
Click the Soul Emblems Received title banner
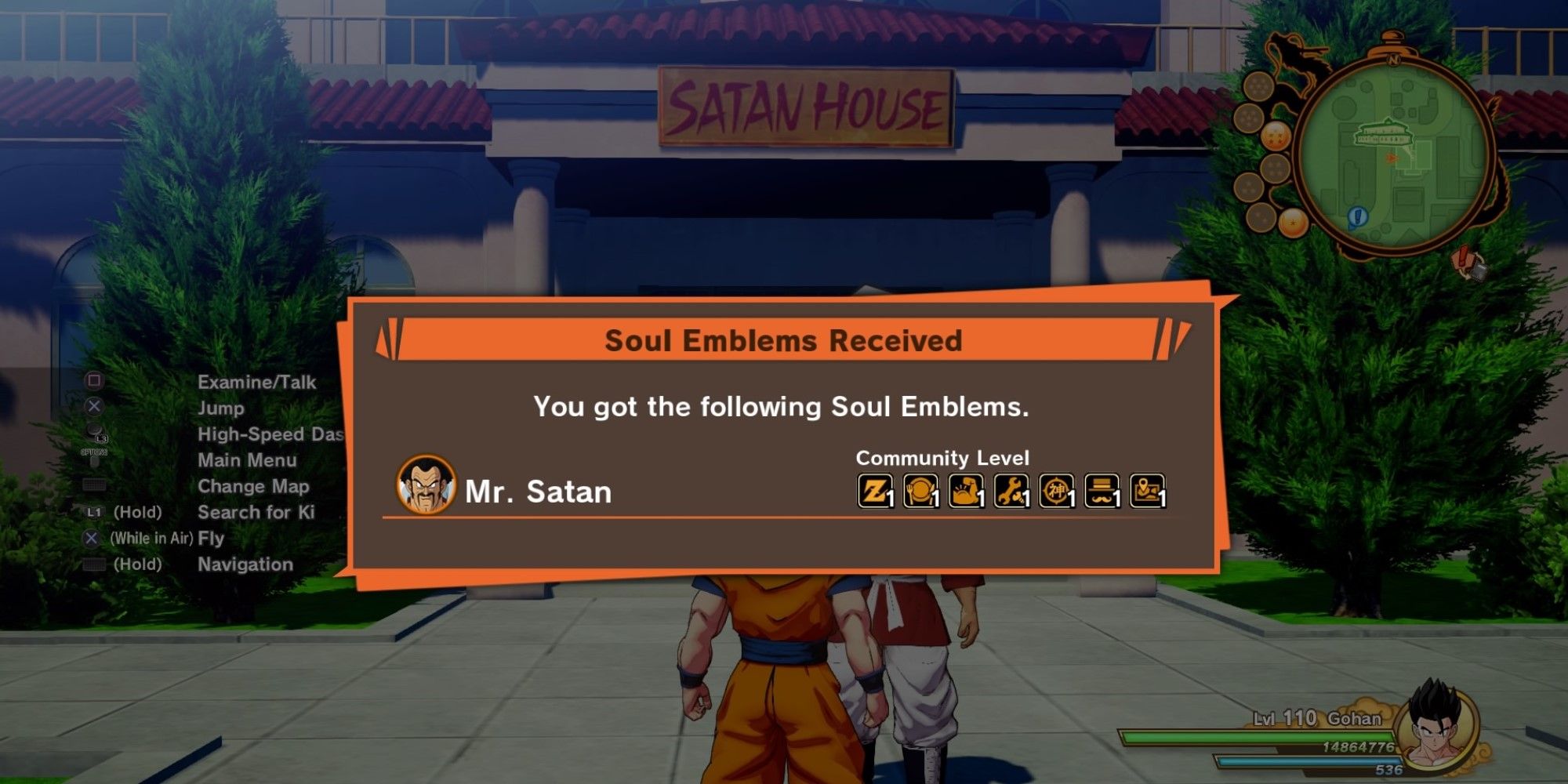pyautogui.click(x=784, y=341)
